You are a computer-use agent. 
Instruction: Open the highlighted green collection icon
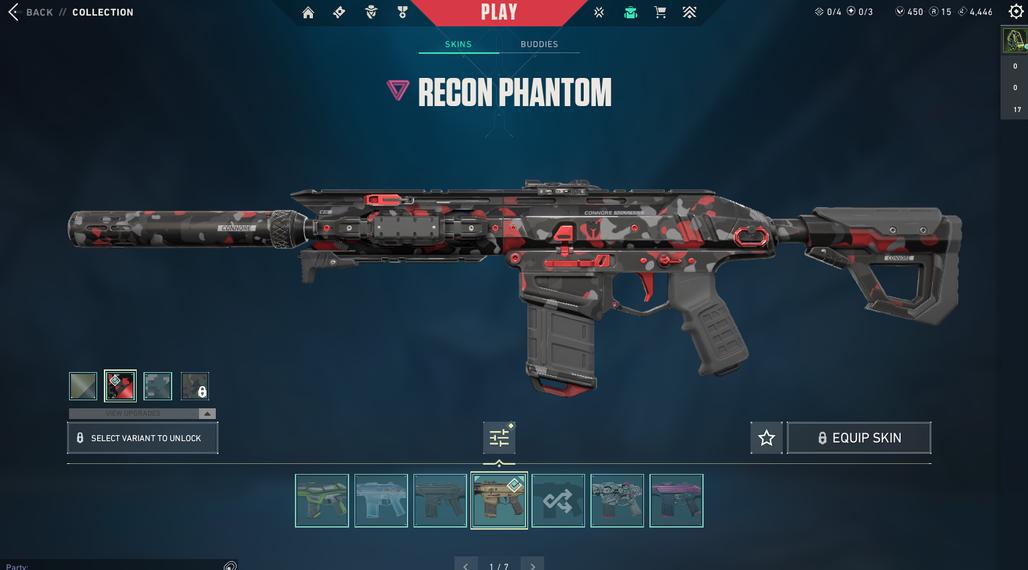point(630,12)
